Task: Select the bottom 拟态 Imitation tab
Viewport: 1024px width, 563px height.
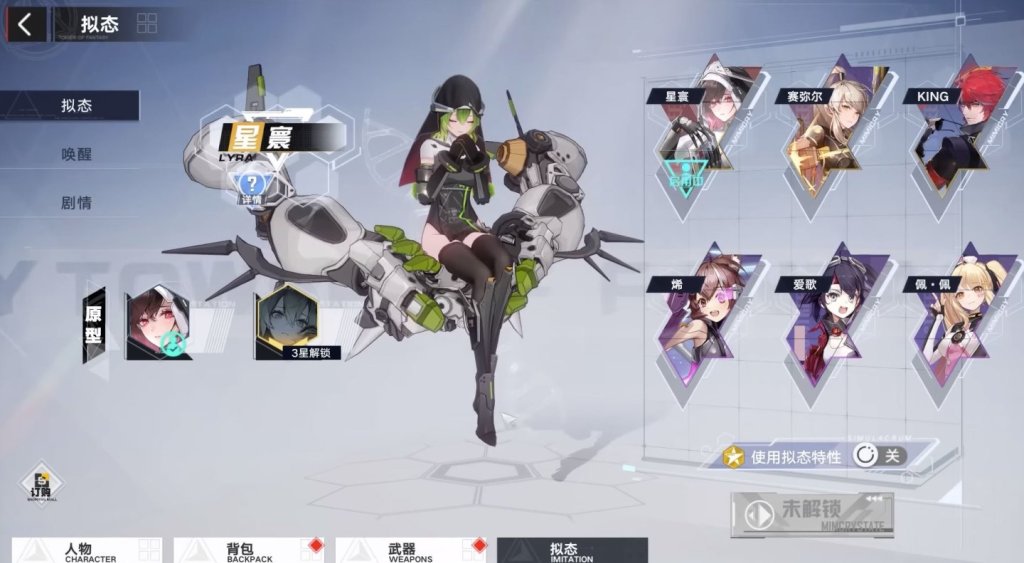Action: 572,551
